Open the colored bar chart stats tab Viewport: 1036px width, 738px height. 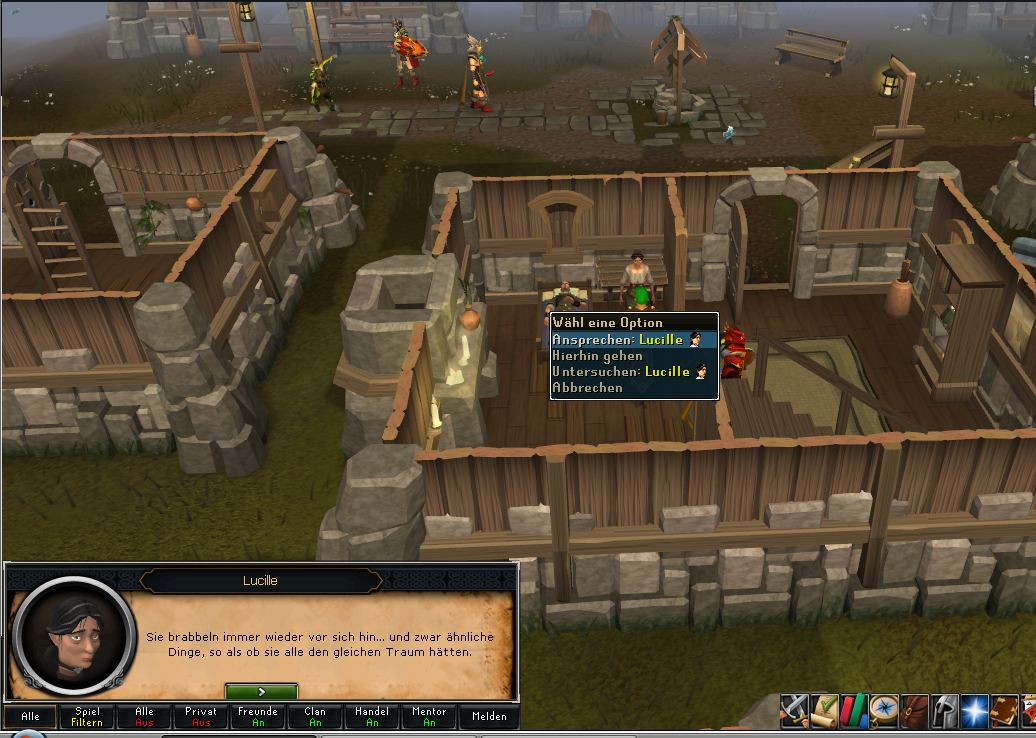click(x=854, y=710)
